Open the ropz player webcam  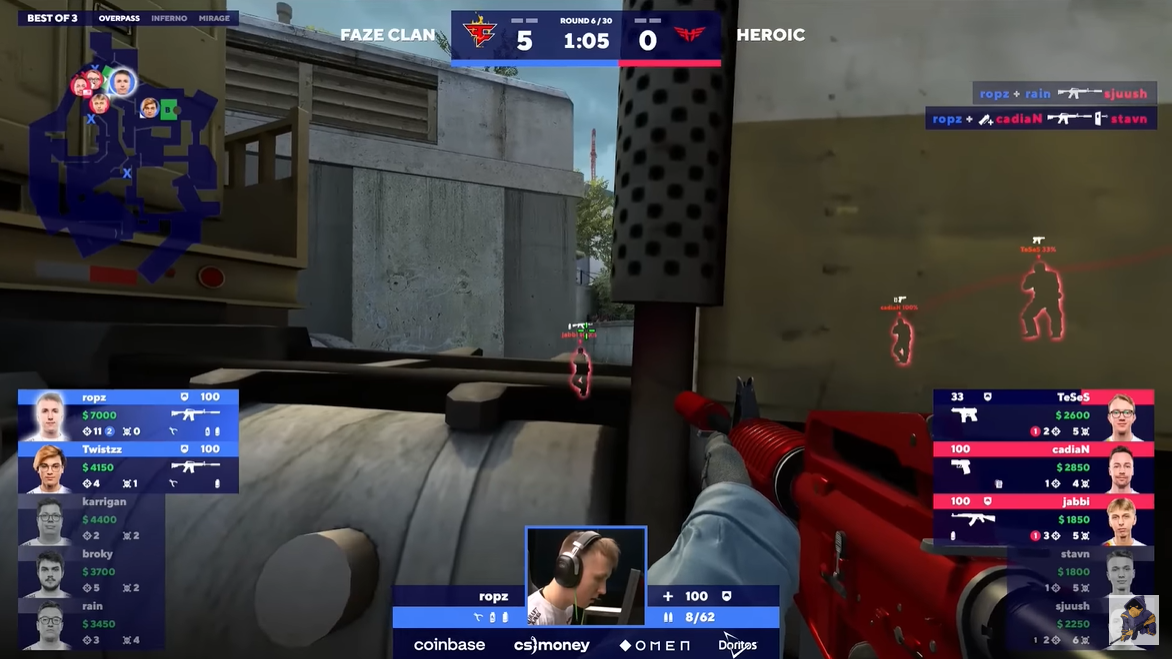pyautogui.click(x=586, y=576)
